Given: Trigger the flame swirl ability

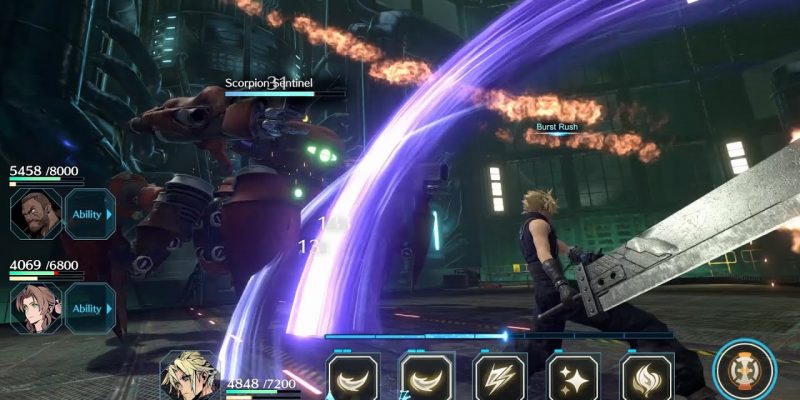Looking at the screenshot, I should (x=647, y=379).
